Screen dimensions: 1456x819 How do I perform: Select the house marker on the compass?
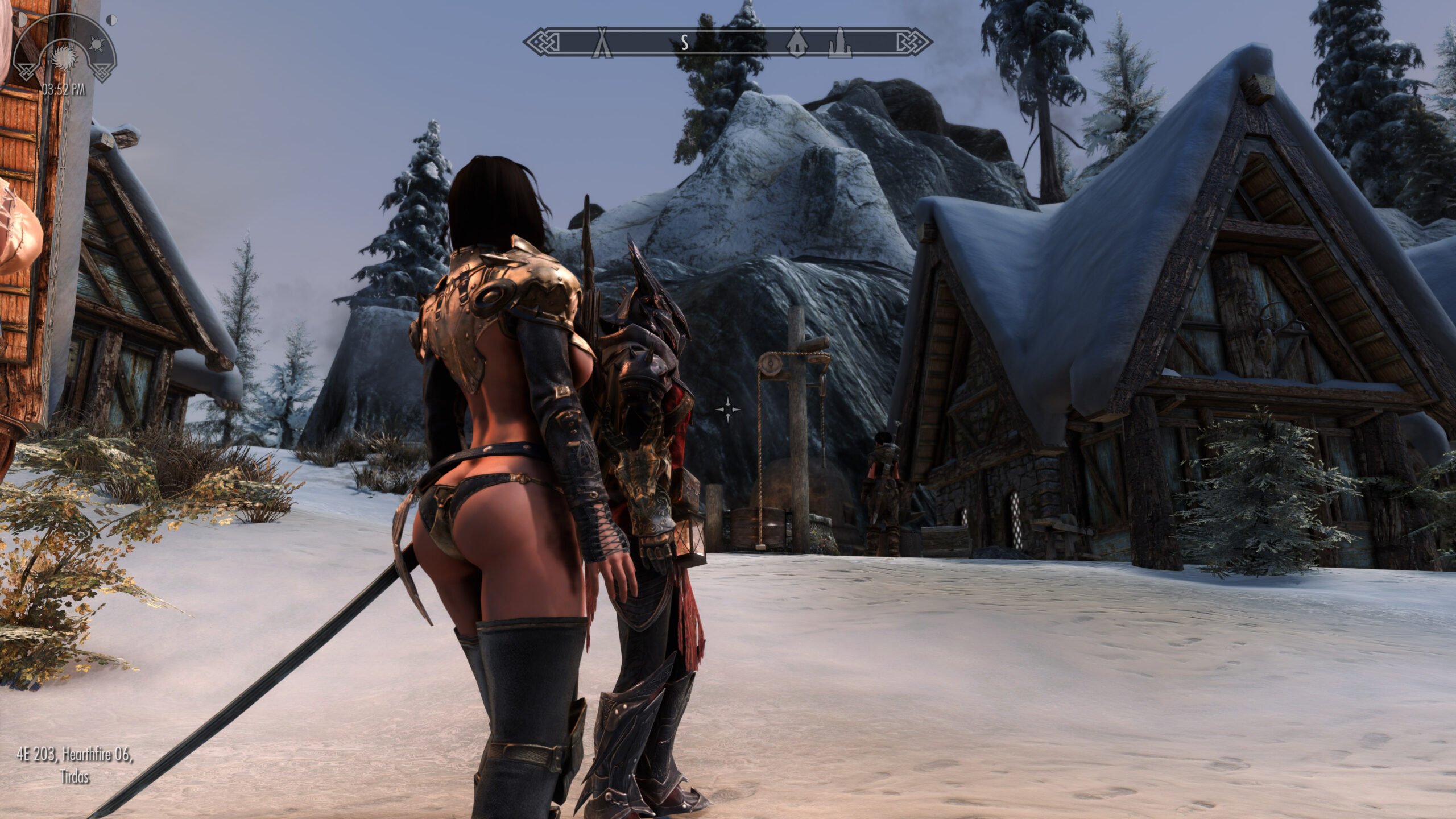pyautogui.click(x=797, y=43)
